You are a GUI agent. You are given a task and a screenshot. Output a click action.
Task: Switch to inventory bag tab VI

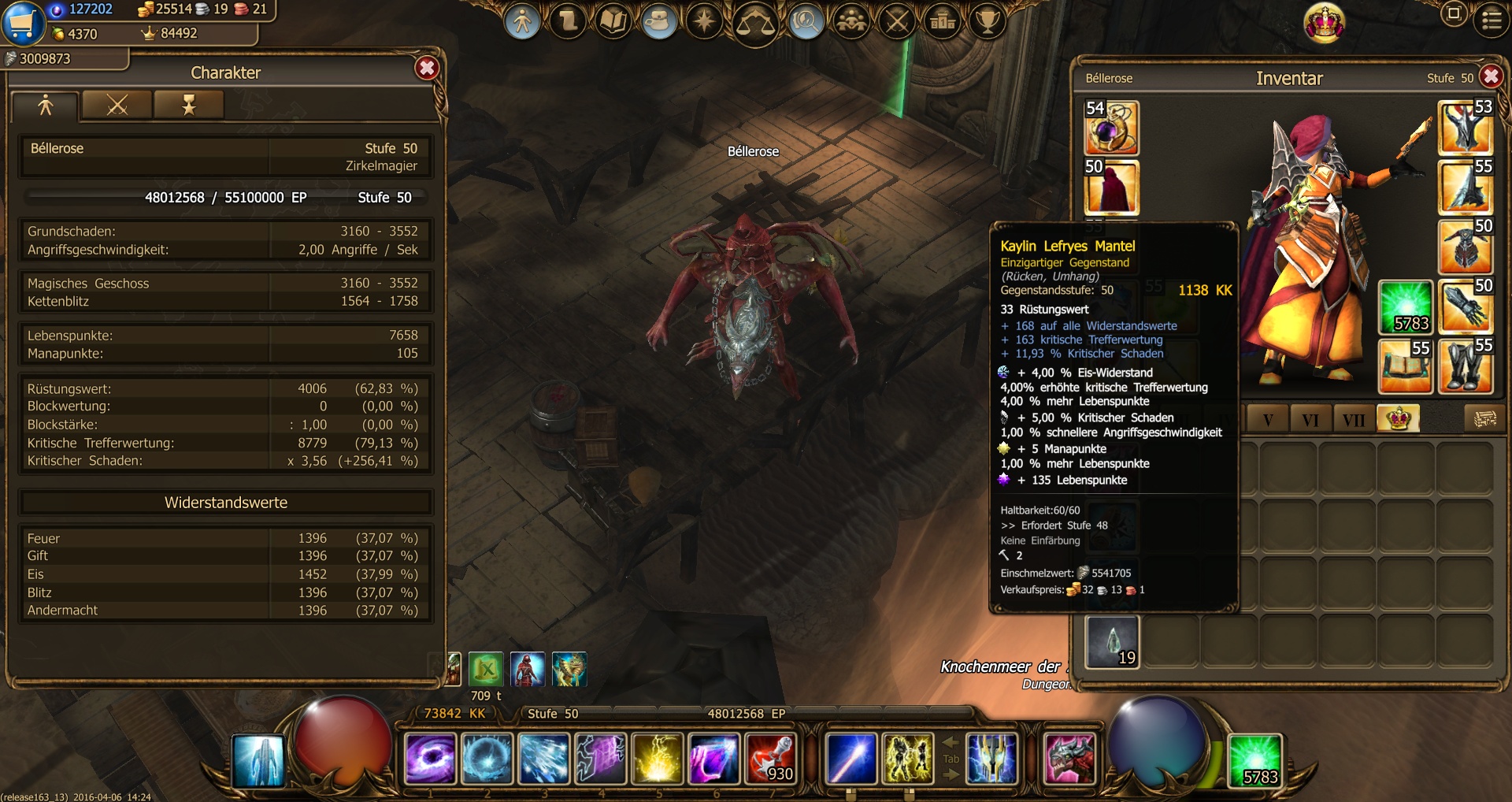click(1310, 419)
